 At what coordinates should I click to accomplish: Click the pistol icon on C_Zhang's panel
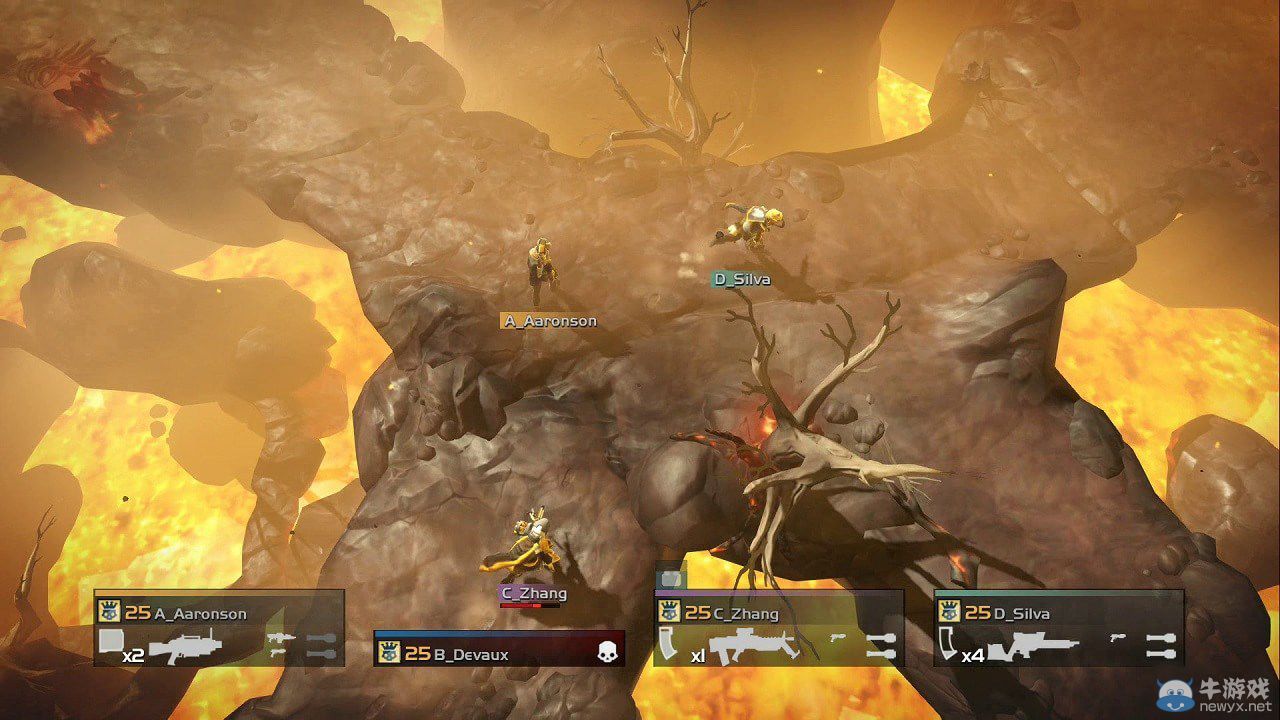point(838,638)
